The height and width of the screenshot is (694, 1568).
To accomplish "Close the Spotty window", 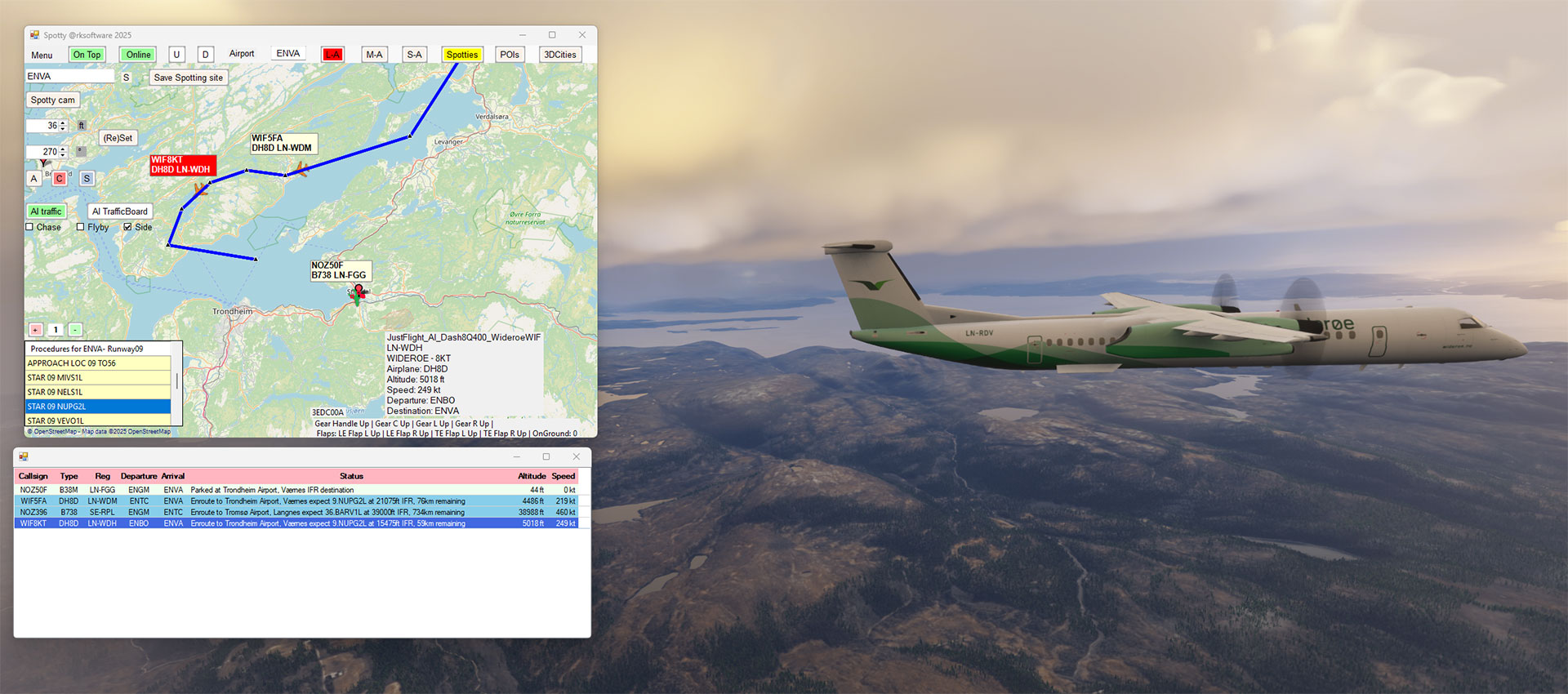I will pos(582,35).
